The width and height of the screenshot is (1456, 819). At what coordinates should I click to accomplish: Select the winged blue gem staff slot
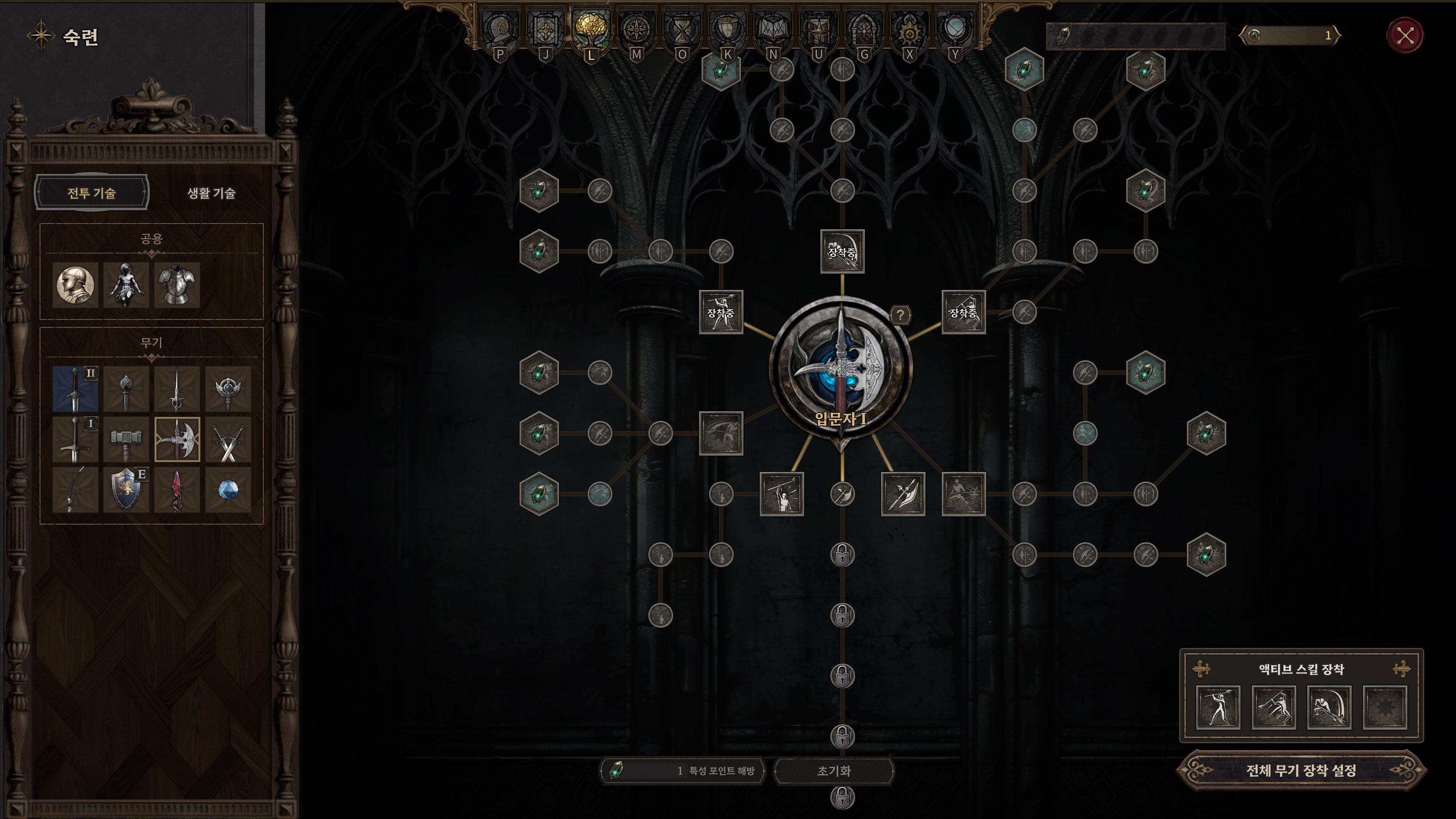click(x=228, y=389)
